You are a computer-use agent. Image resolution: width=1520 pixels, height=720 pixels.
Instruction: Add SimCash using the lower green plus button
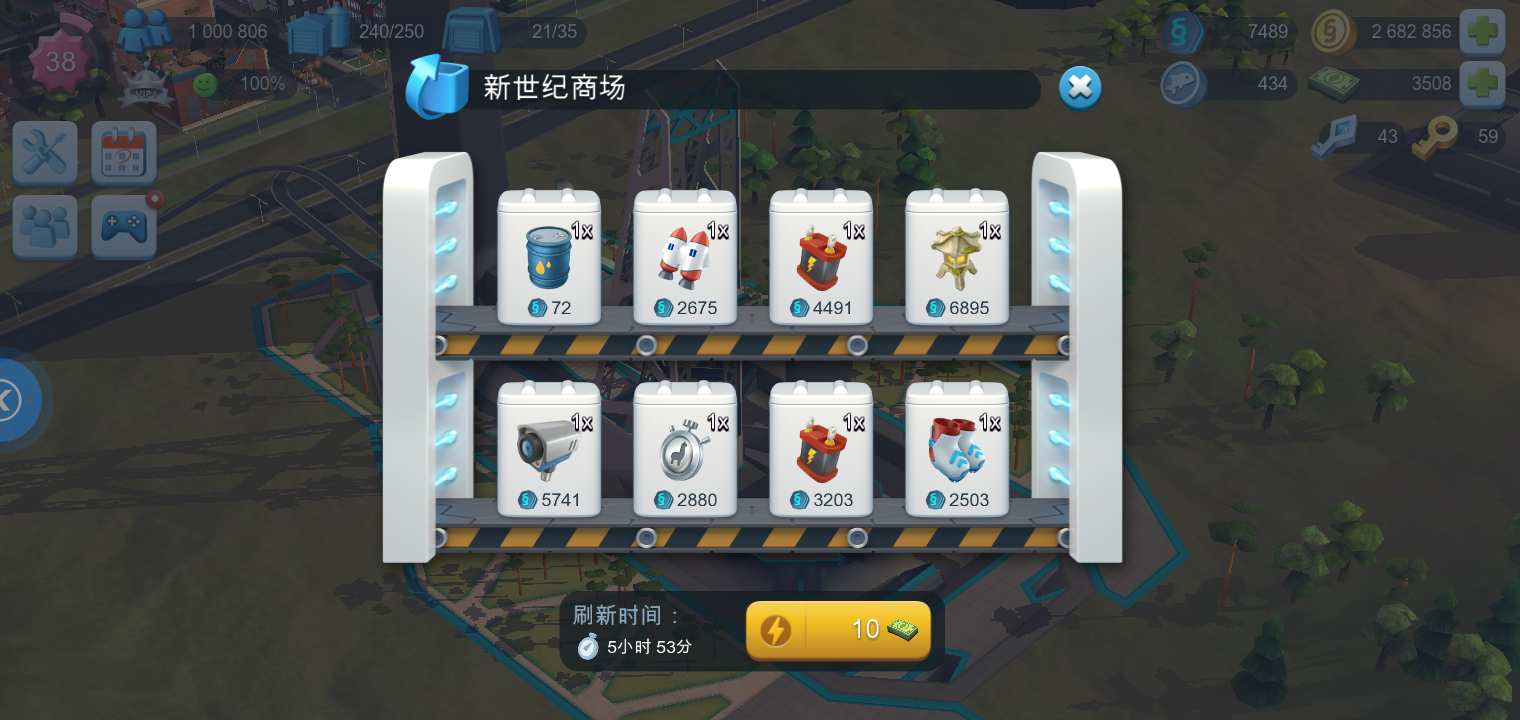1483,84
